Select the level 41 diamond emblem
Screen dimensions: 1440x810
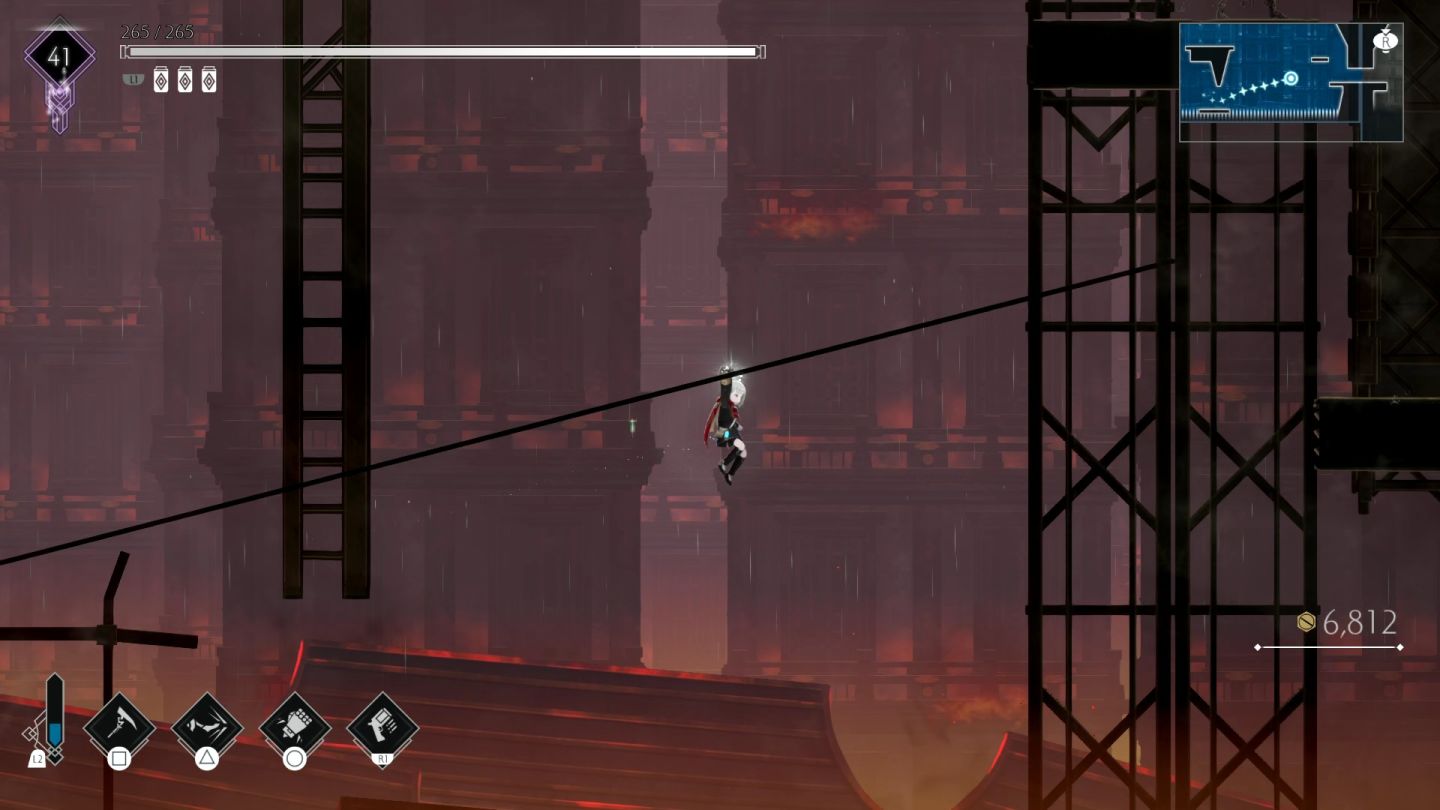59,57
